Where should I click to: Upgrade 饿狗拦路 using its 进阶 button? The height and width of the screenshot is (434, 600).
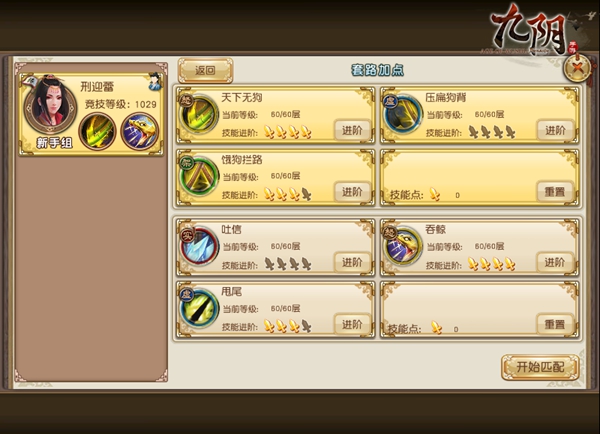[x=352, y=191]
